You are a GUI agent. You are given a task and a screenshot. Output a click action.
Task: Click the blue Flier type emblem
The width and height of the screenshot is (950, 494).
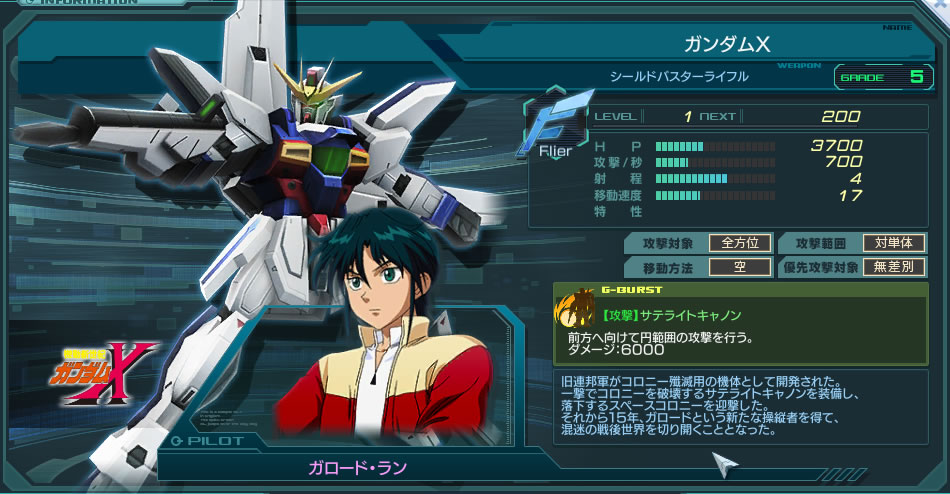[x=554, y=127]
